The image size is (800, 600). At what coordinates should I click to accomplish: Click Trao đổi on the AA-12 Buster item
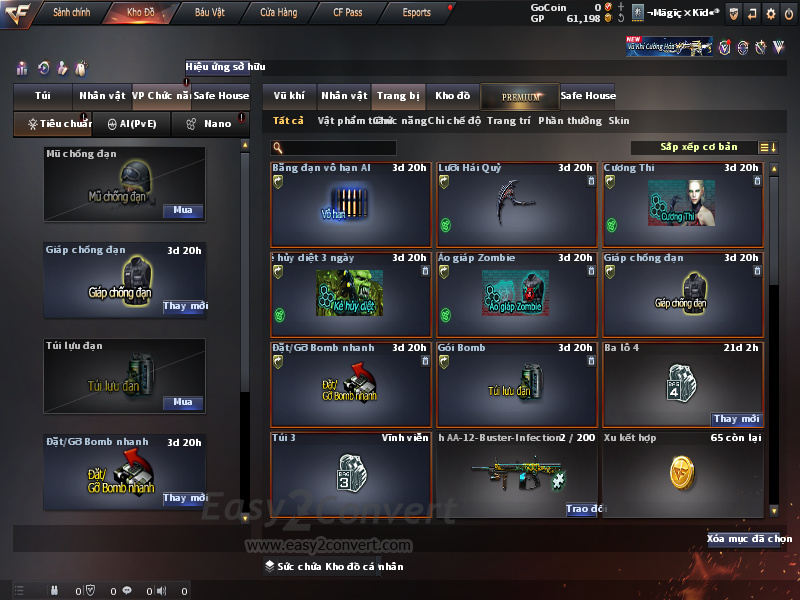pyautogui.click(x=586, y=509)
